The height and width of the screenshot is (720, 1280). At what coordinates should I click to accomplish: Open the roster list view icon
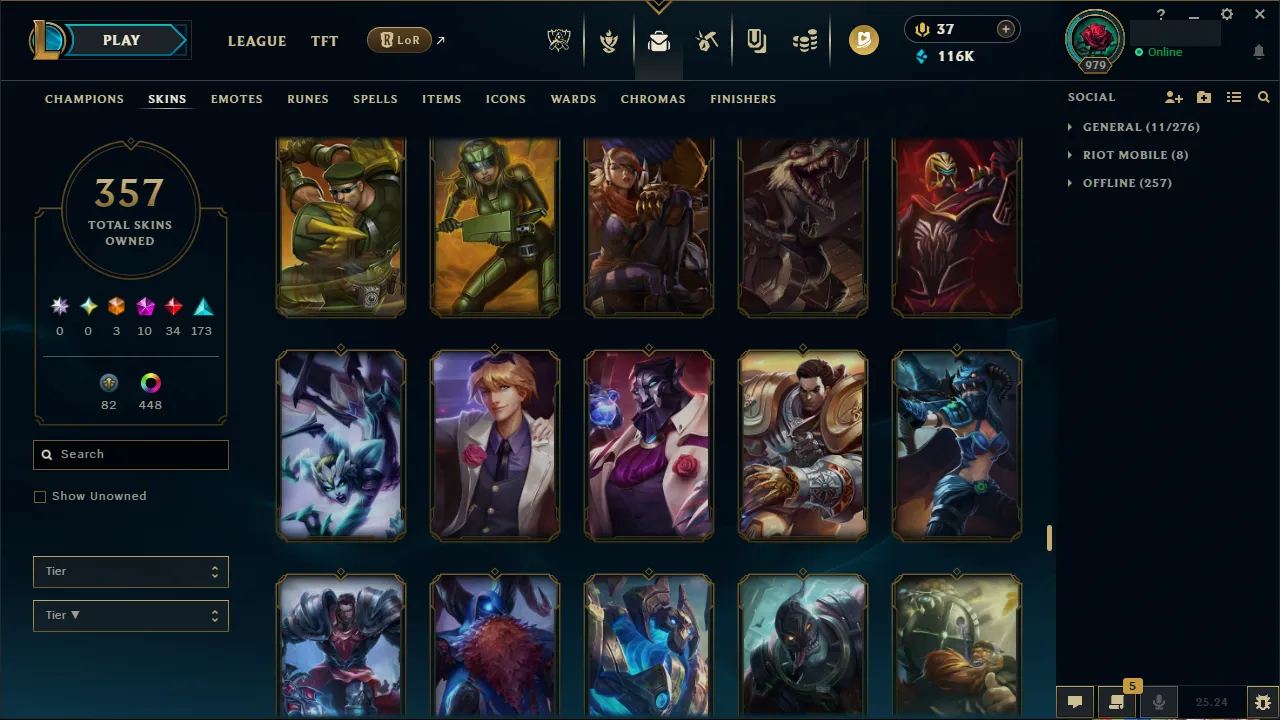pyautogui.click(x=1234, y=97)
